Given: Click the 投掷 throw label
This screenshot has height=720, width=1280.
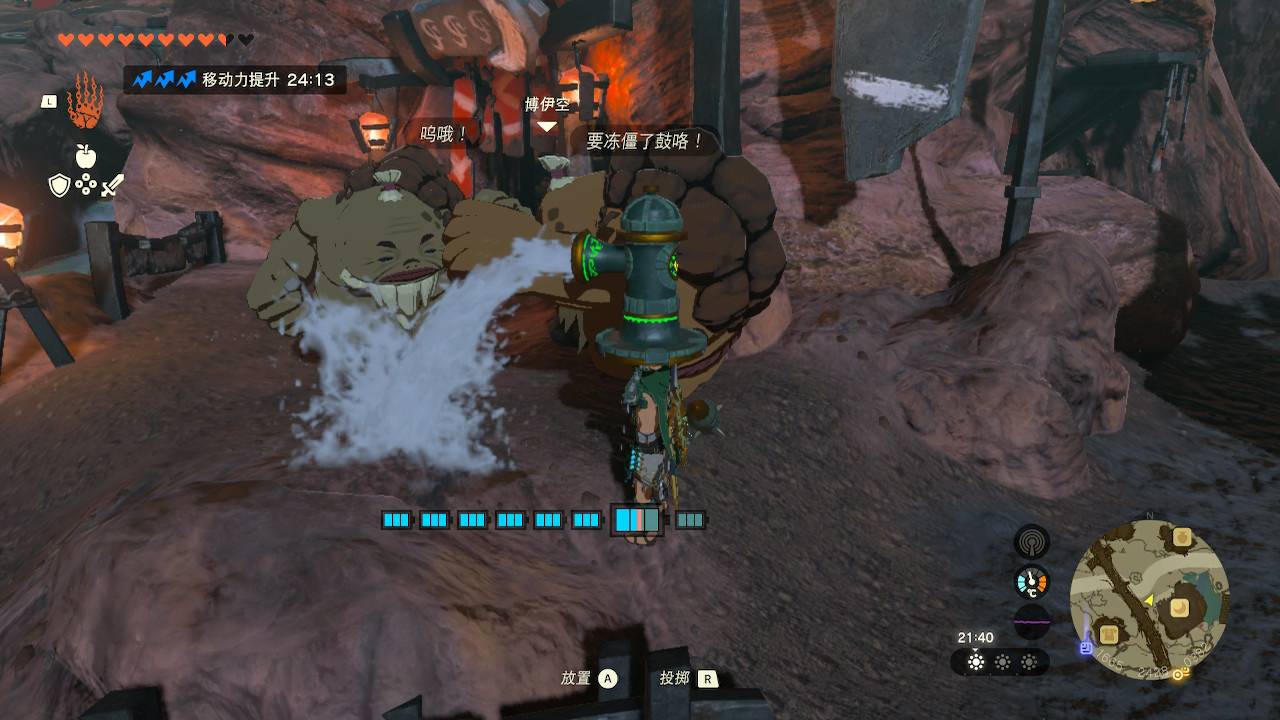Looking at the screenshot, I should click(674, 678).
